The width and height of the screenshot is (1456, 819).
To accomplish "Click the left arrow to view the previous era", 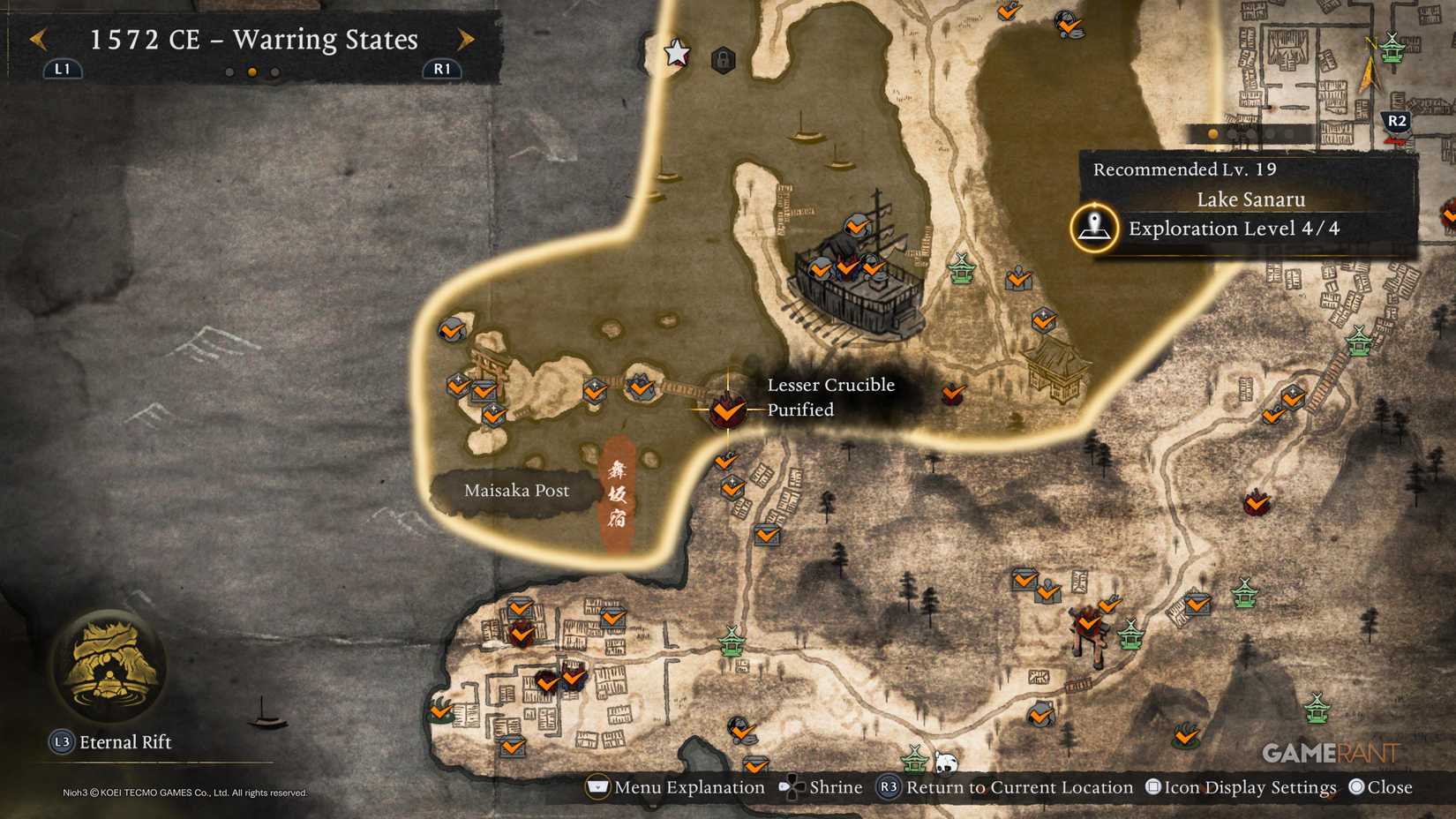I will tap(37, 39).
